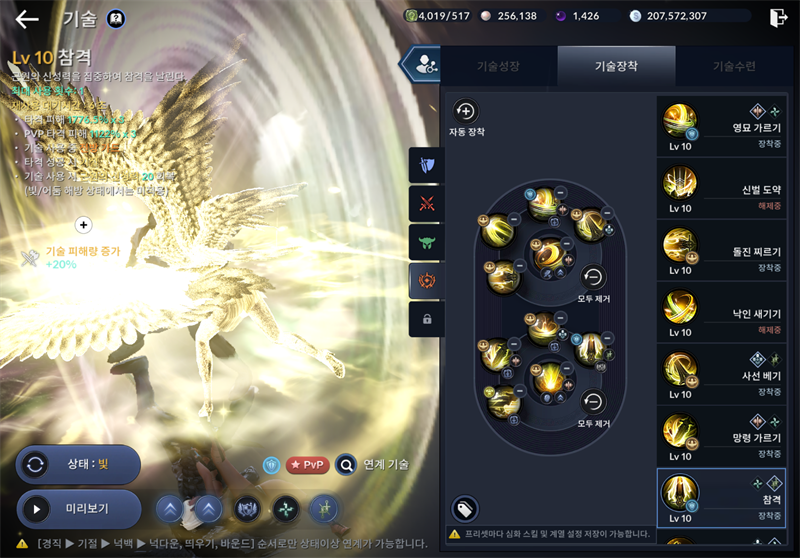
Task: Select the 참격 skill row
Action: click(722, 498)
